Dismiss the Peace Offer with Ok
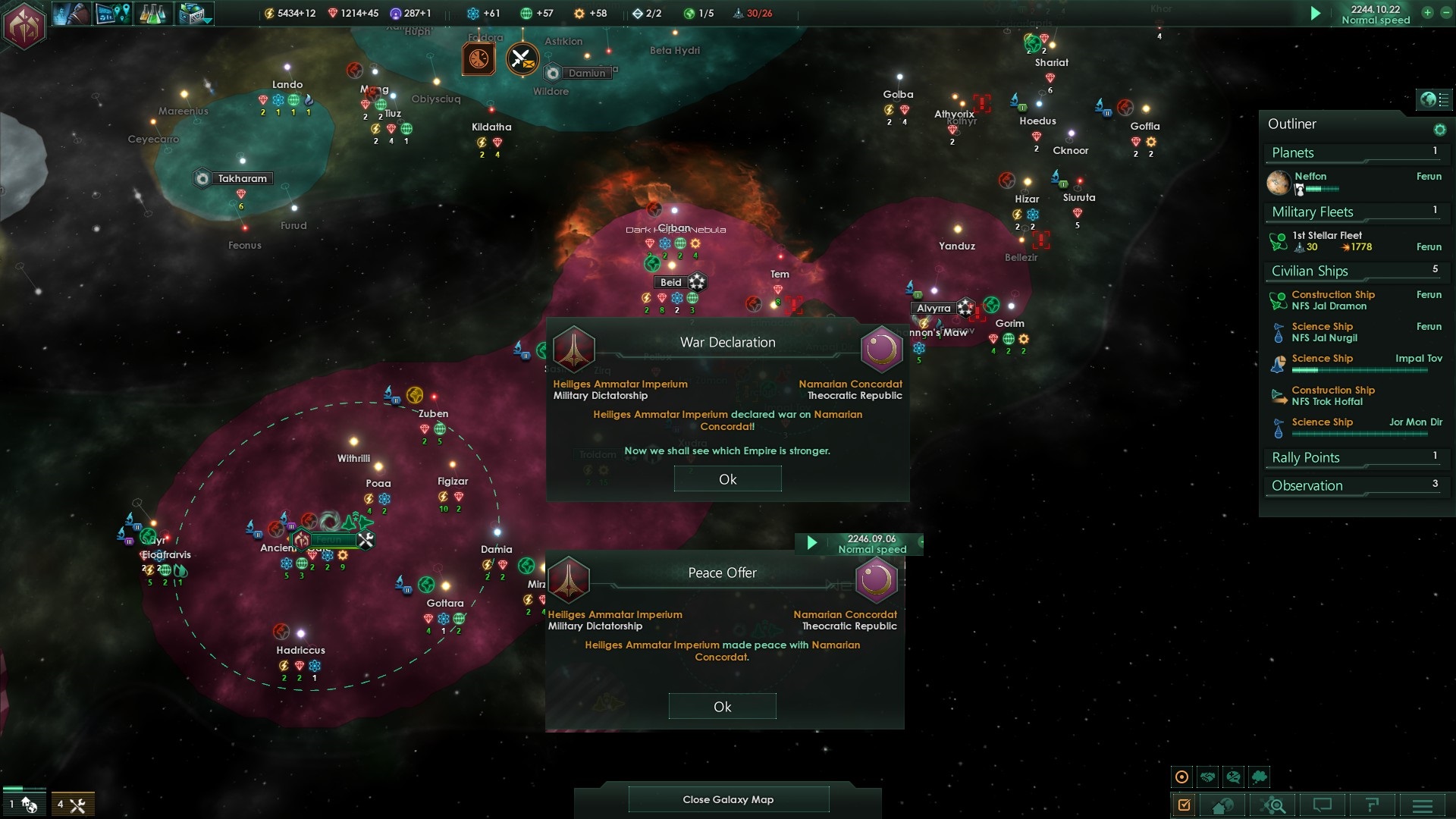The height and width of the screenshot is (819, 1456). pos(722,707)
